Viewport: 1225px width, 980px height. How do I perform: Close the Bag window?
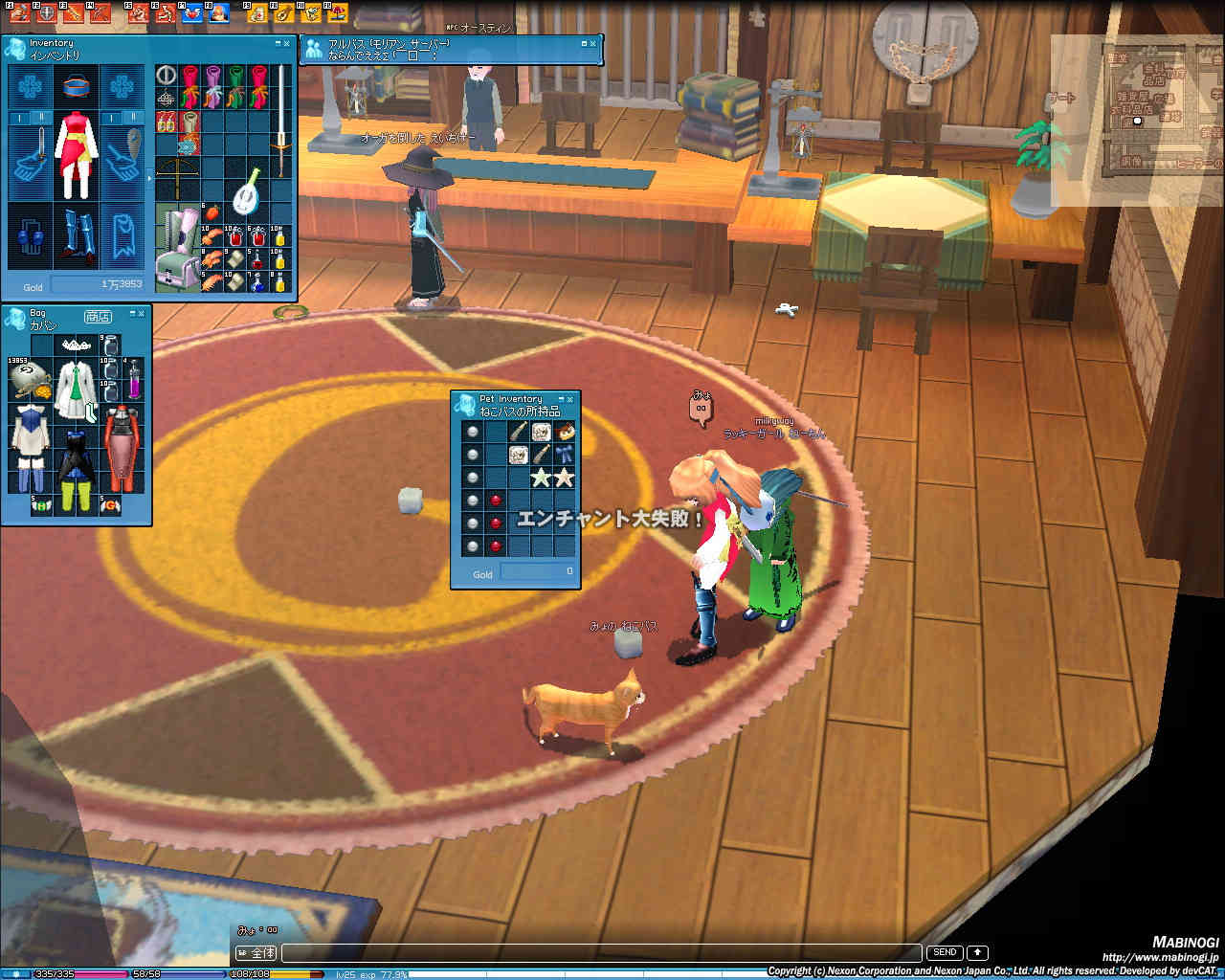click(142, 313)
